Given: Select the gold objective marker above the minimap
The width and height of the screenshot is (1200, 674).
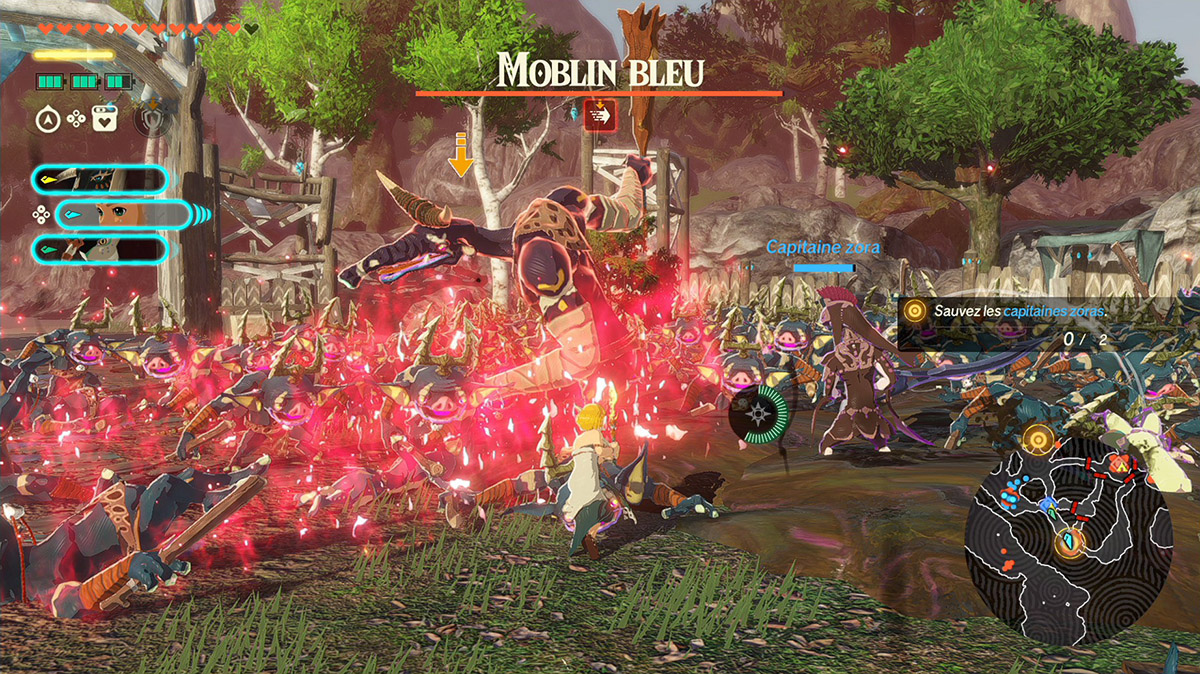Looking at the screenshot, I should click(x=1039, y=438).
